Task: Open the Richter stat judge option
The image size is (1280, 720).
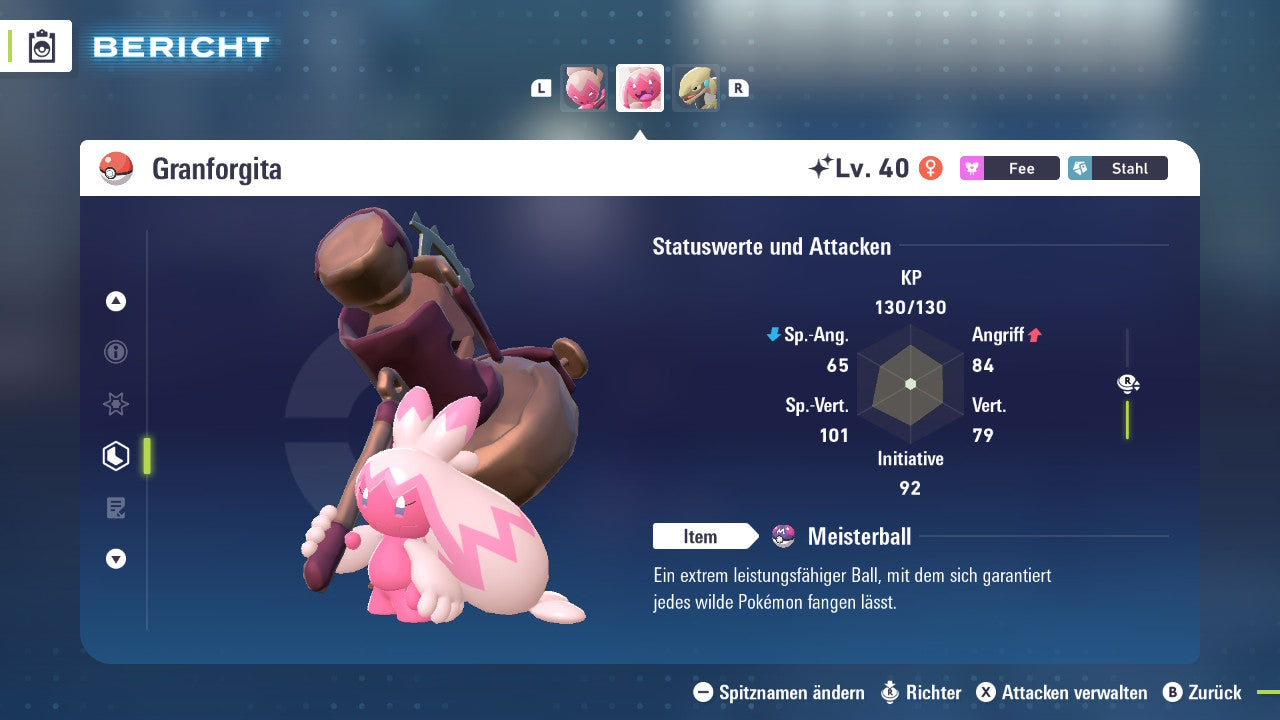Action: (921, 692)
